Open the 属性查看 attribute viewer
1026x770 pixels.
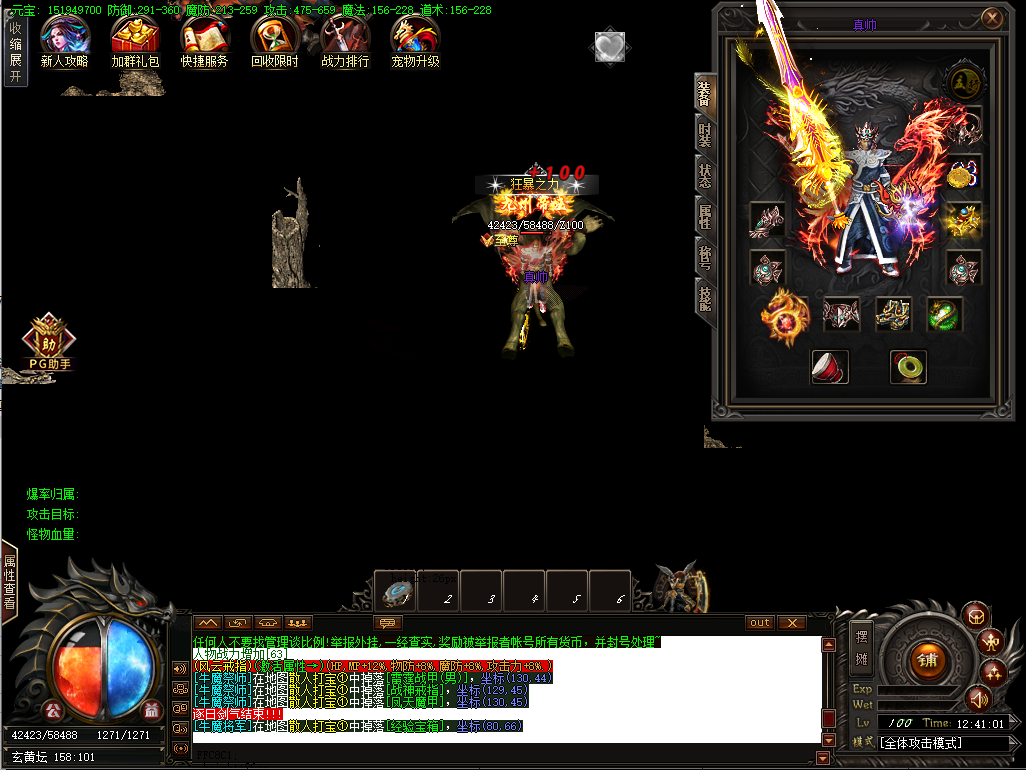(x=9, y=581)
